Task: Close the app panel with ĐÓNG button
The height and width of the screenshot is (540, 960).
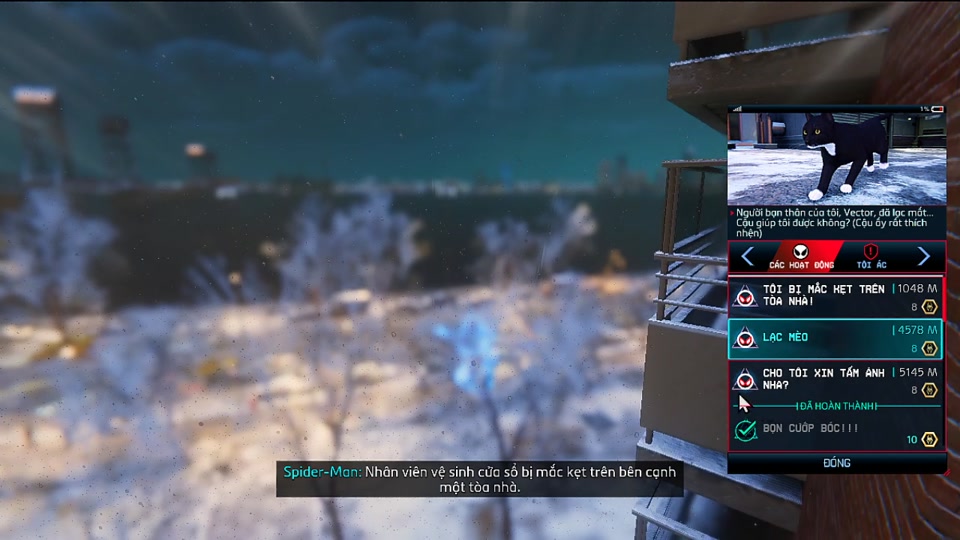Action: [x=836, y=463]
